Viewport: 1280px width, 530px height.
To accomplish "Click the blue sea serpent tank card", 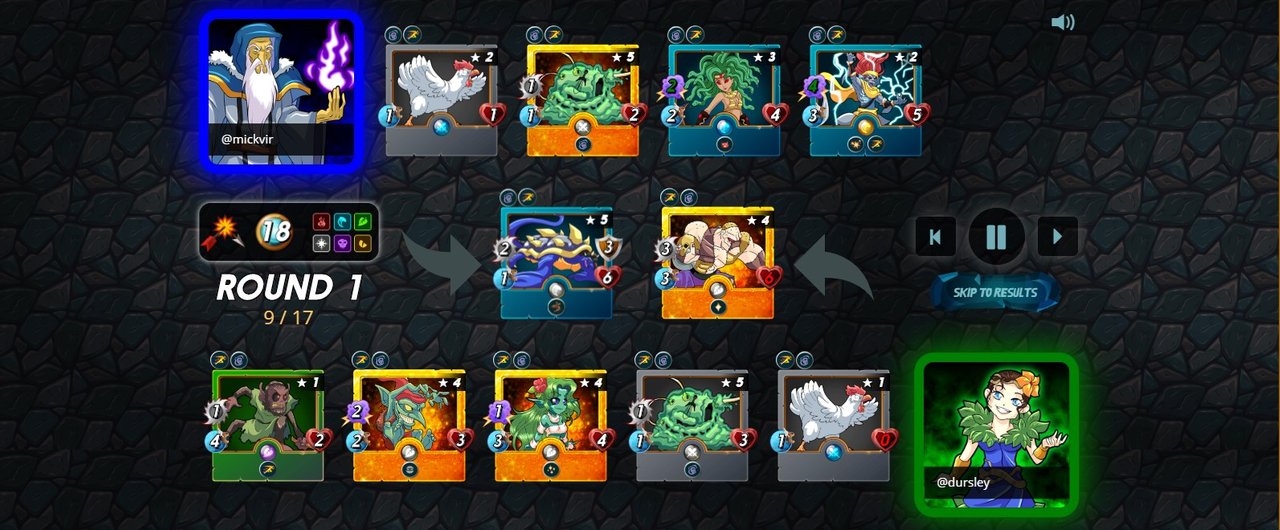I will 557,263.
